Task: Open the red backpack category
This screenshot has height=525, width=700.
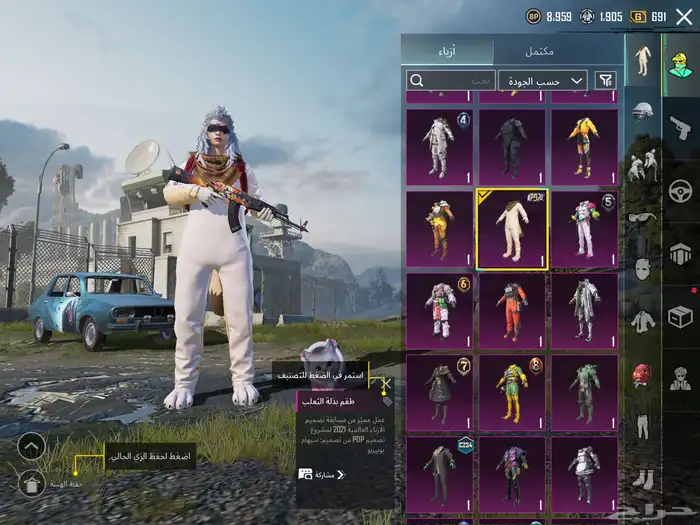Action: 643,375
